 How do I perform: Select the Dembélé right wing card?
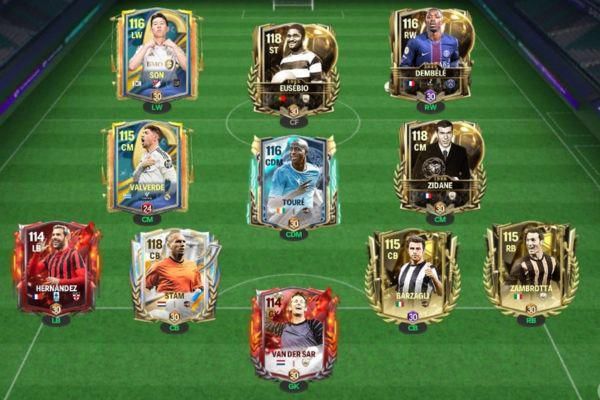point(431,55)
